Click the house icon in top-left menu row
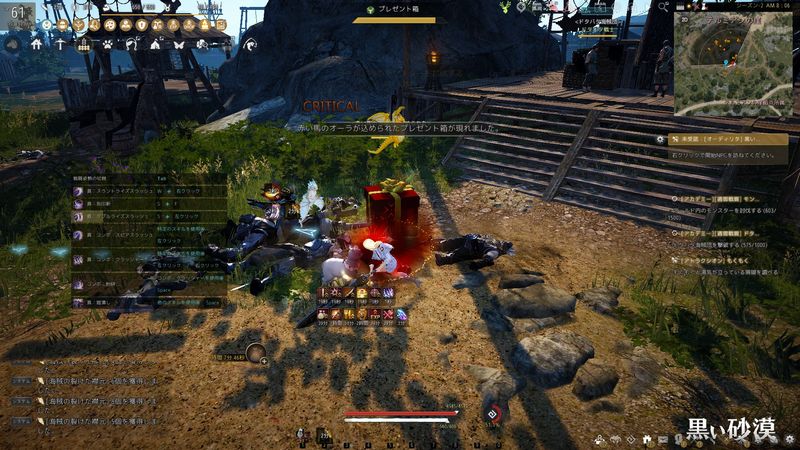Image resolution: width=800 pixels, height=450 pixels. click(37, 44)
